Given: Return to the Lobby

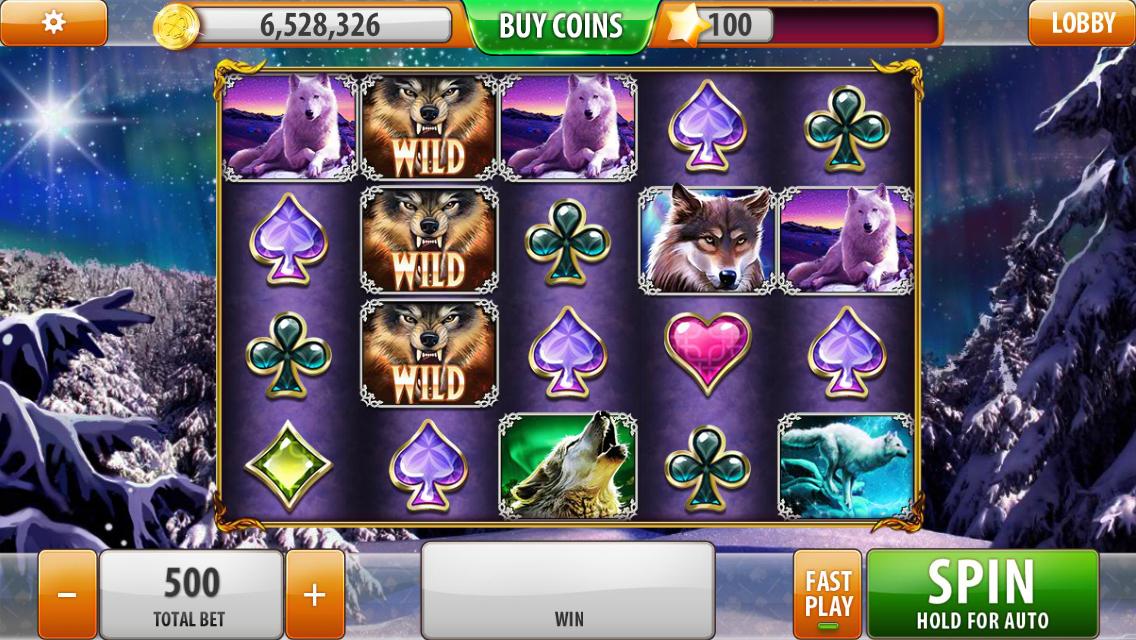Looking at the screenshot, I should tap(1082, 23).
